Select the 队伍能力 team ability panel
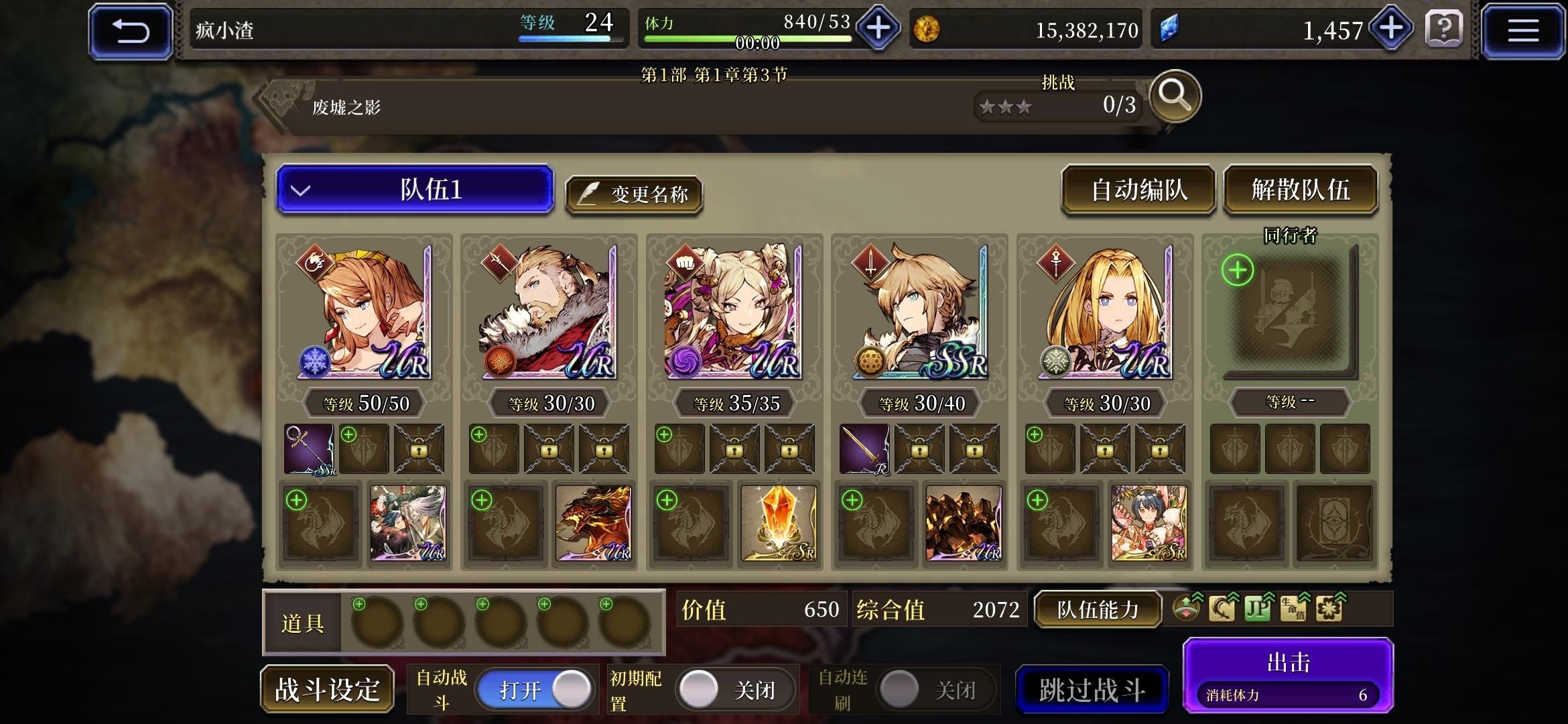Viewport: 1568px width, 724px height. point(1098,610)
